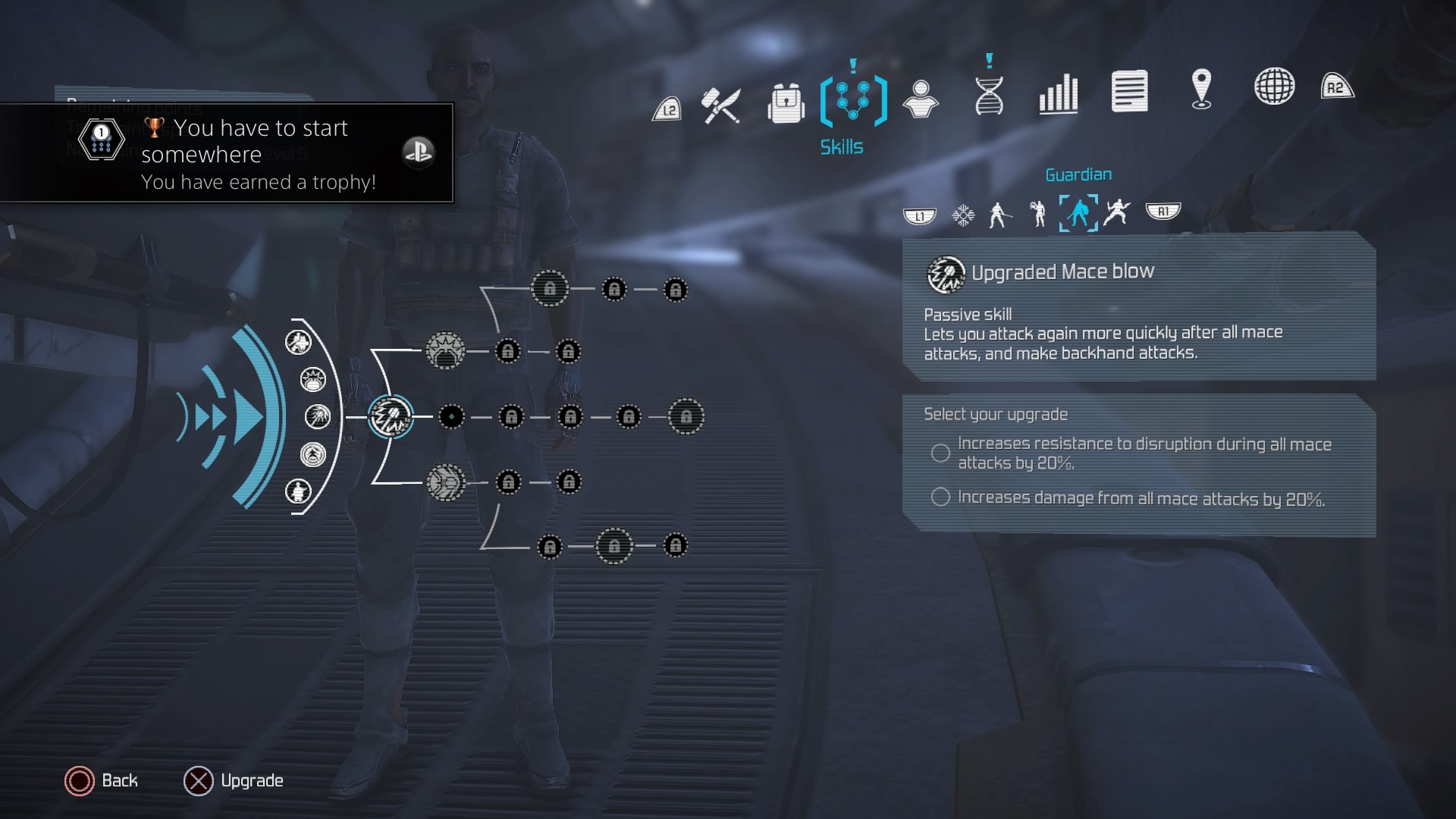Switch to the backpack inventory tab

786,103
